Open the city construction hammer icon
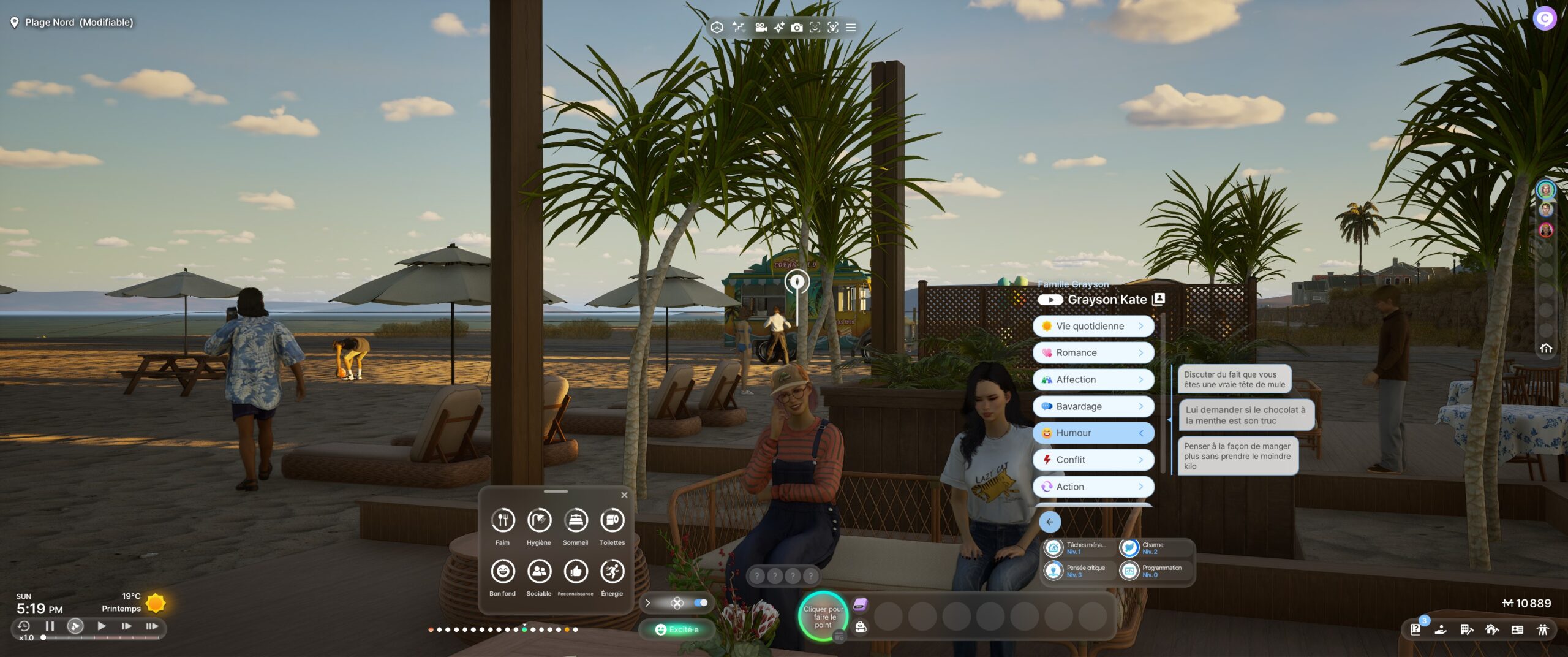The height and width of the screenshot is (657, 1568). 1468,629
